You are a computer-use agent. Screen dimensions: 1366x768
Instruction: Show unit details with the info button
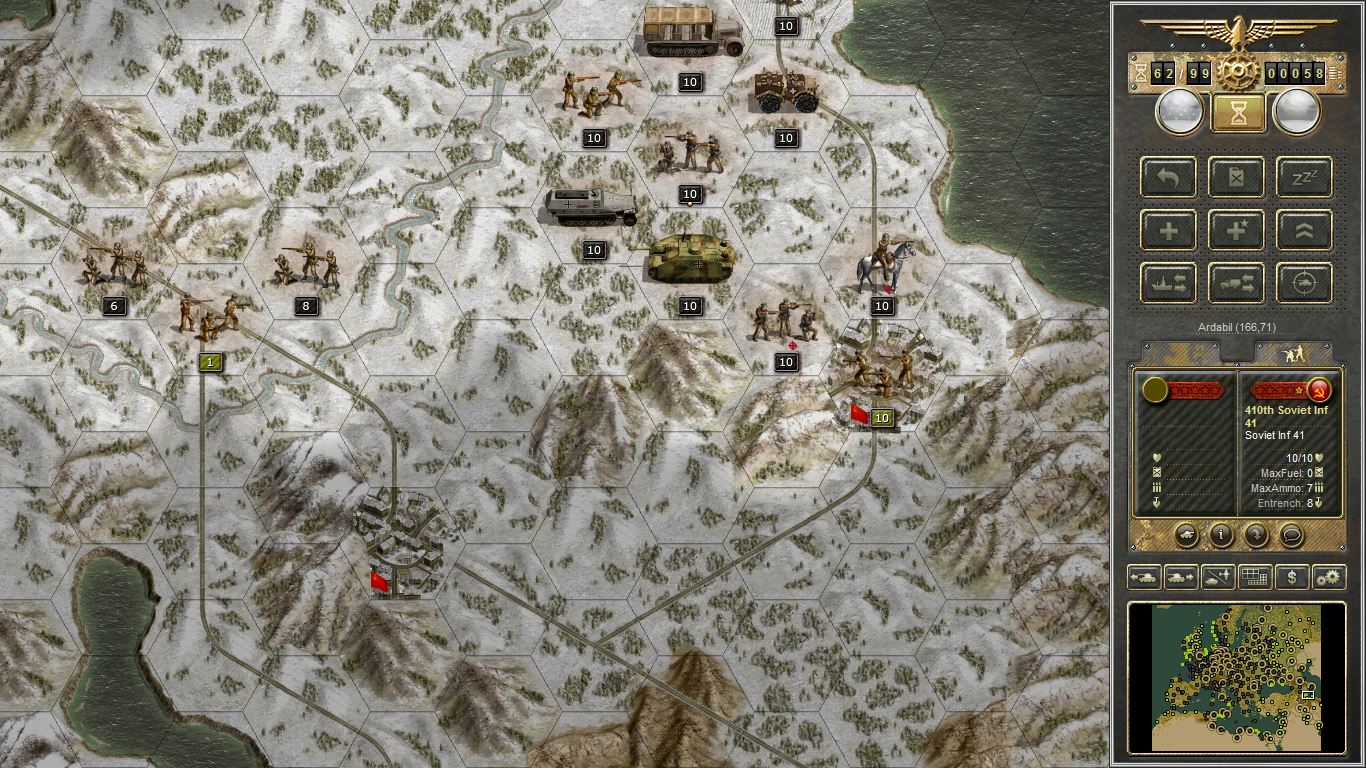1221,534
